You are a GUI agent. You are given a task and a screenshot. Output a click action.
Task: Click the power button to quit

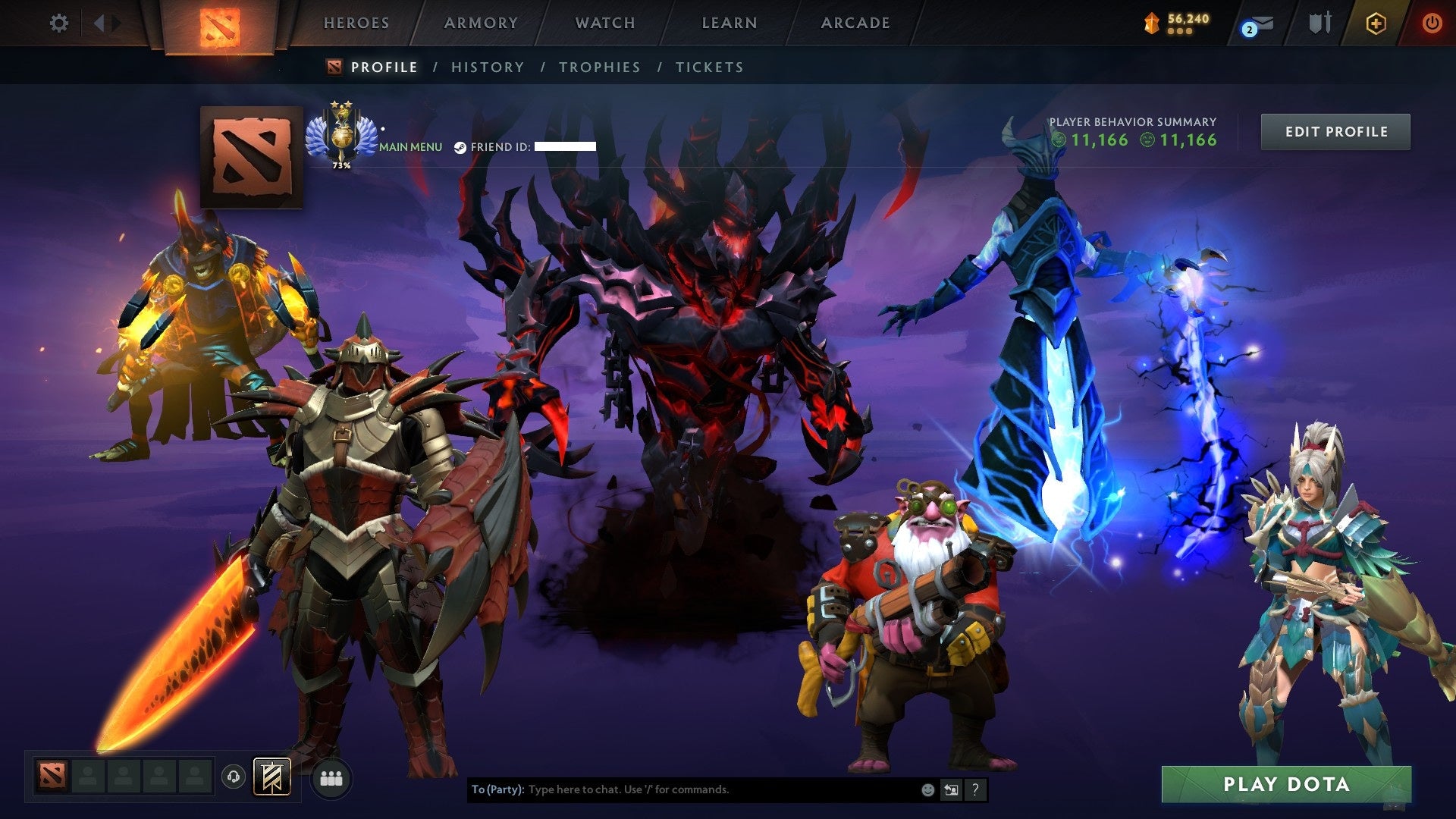coord(1432,24)
